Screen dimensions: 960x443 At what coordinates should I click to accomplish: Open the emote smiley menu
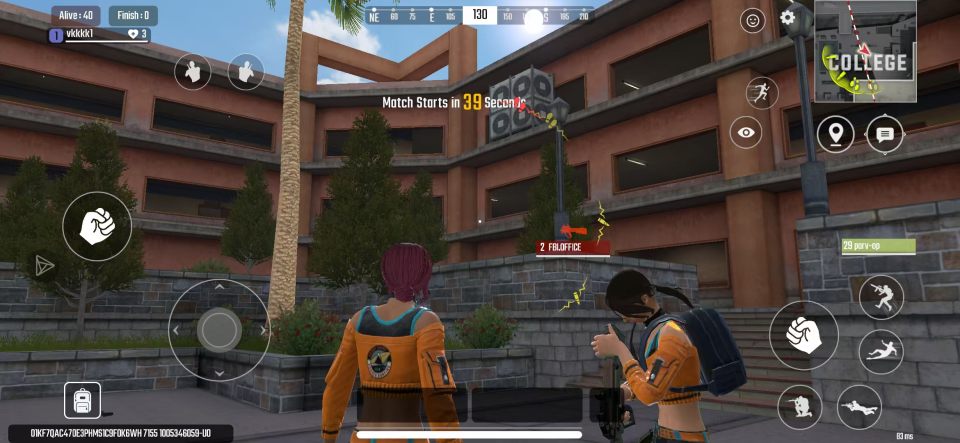coord(752,20)
